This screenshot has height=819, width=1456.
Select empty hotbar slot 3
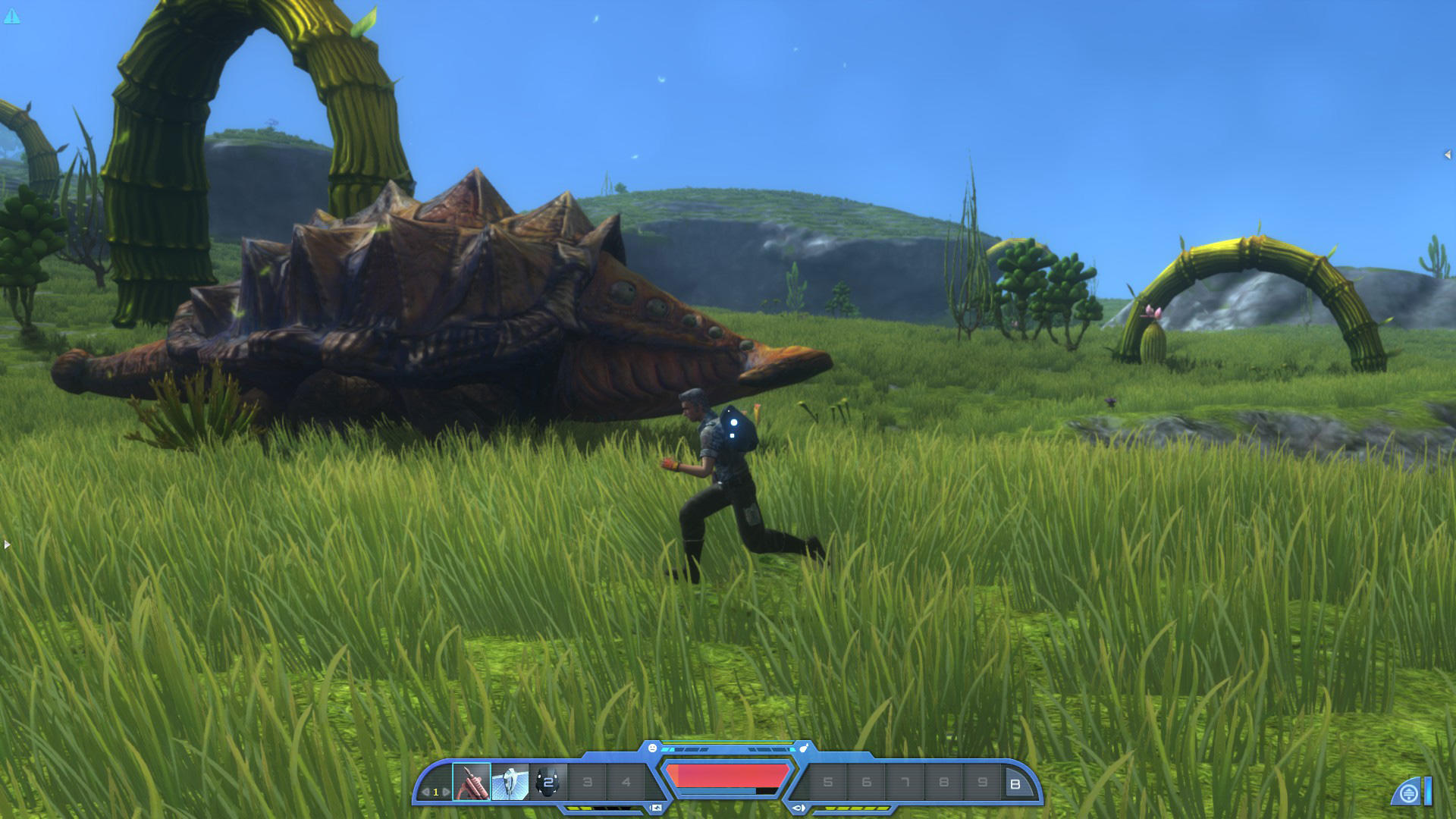coord(587,780)
